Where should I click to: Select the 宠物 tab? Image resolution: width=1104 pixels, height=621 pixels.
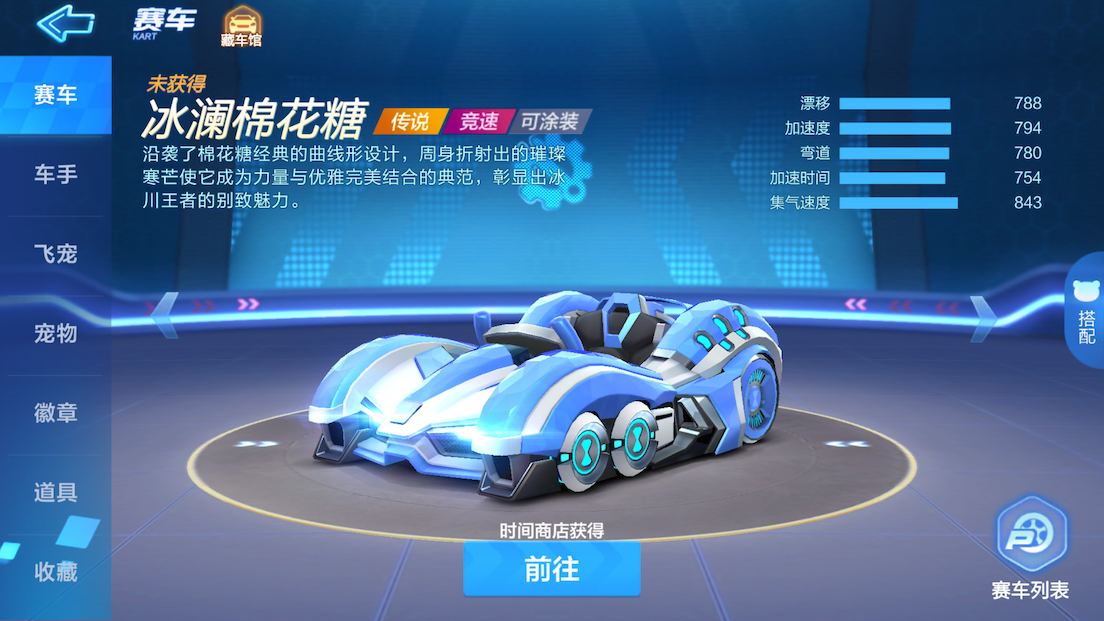[x=55, y=334]
